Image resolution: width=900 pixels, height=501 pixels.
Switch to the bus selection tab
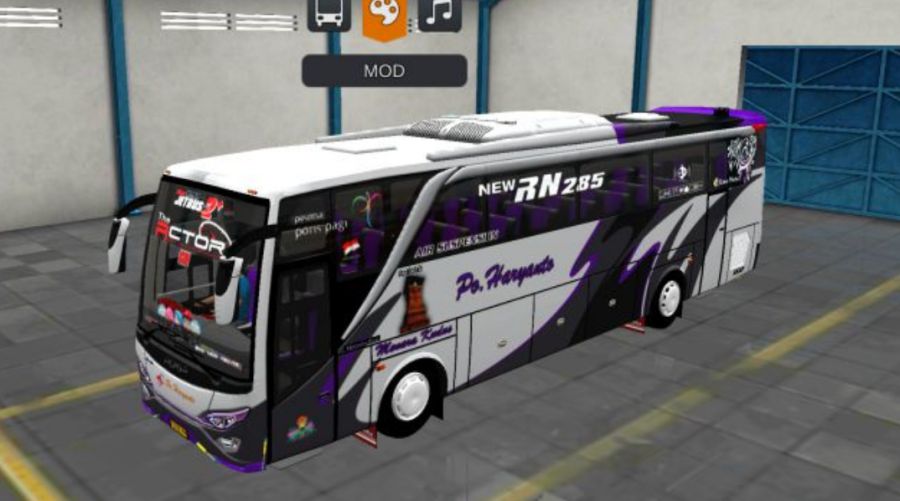[329, 14]
